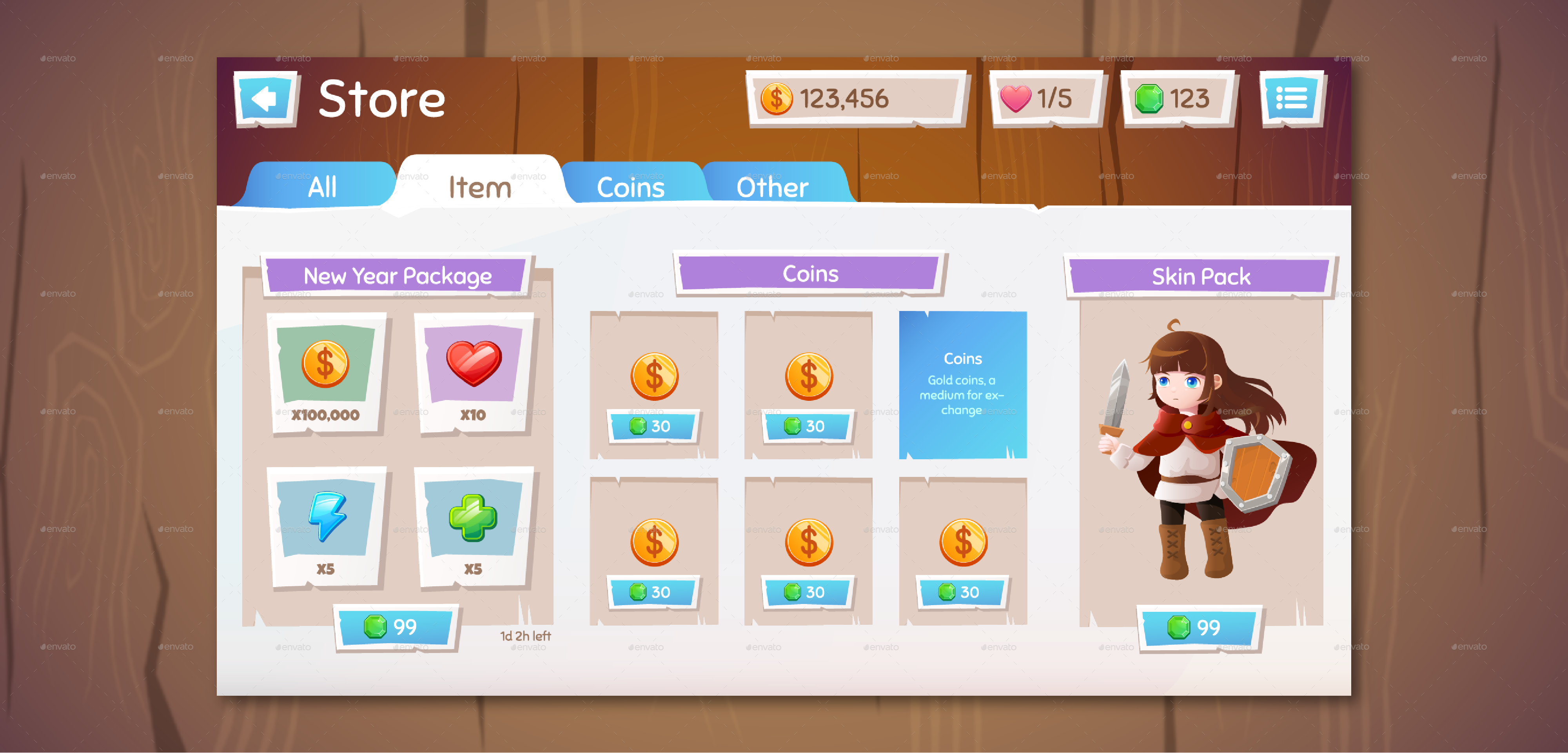The image size is (1568, 753).
Task: Select the Item tab
Action: pos(480,186)
